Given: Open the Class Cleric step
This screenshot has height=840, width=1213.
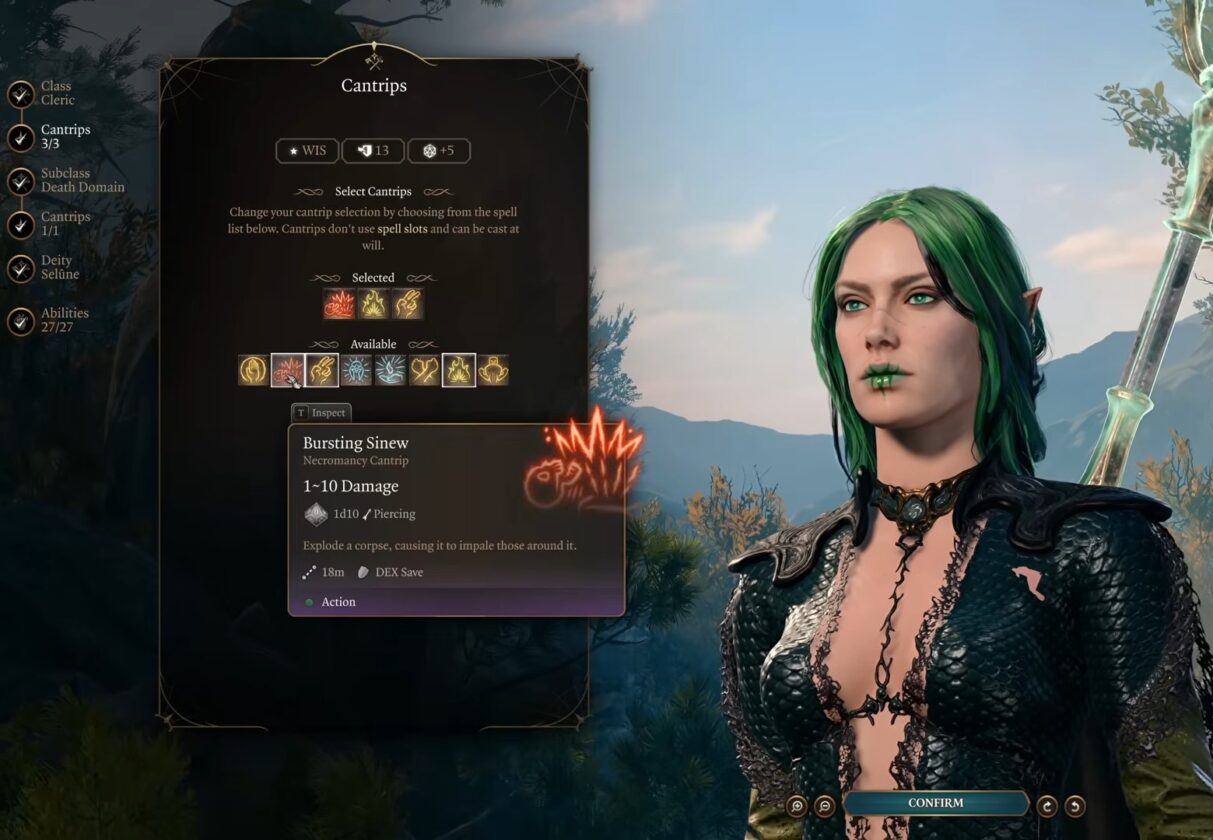Looking at the screenshot, I should pos(21,94).
